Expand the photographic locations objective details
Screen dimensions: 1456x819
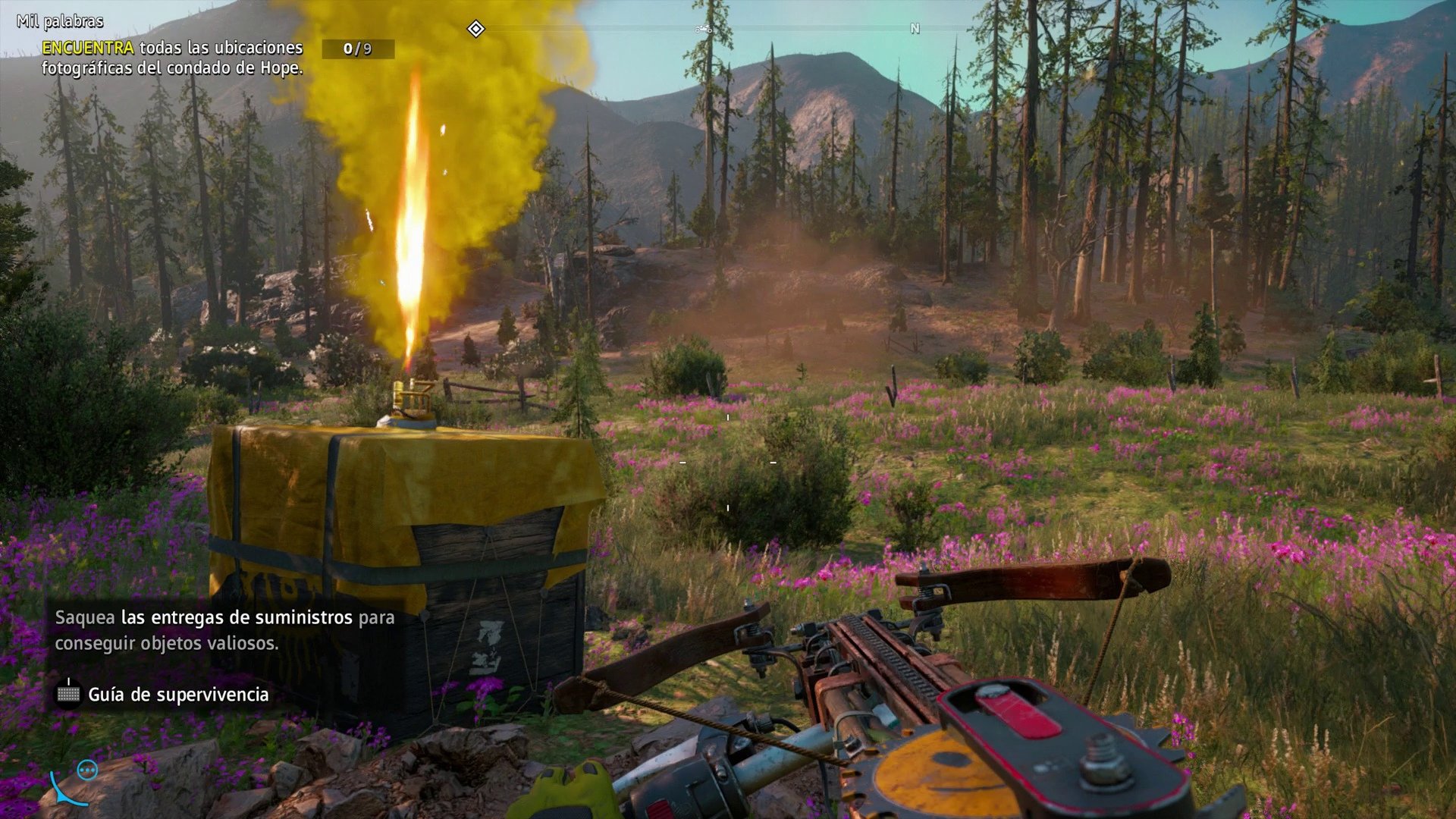(x=173, y=59)
